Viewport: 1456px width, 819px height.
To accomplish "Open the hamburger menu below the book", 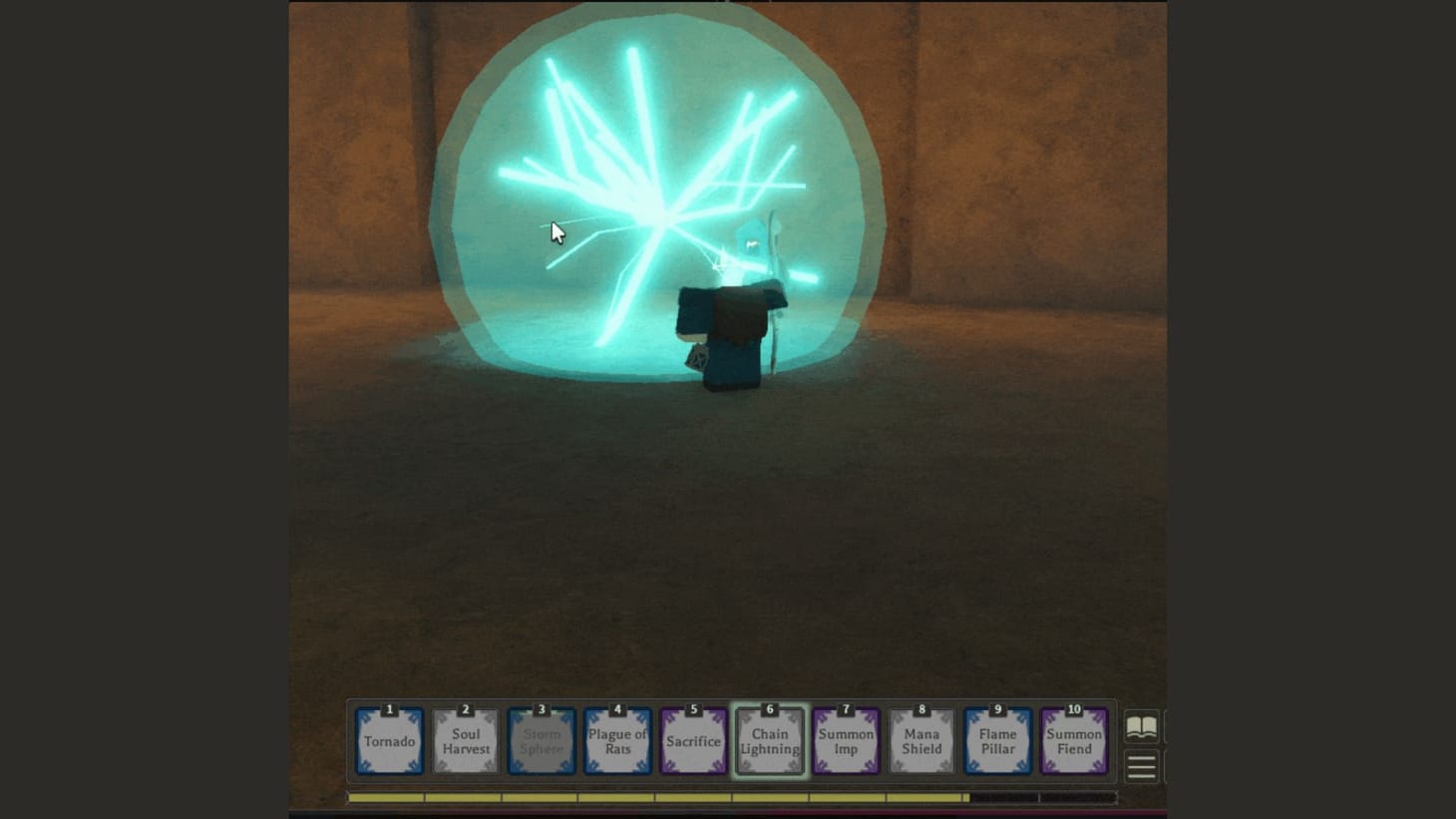I will (1141, 766).
